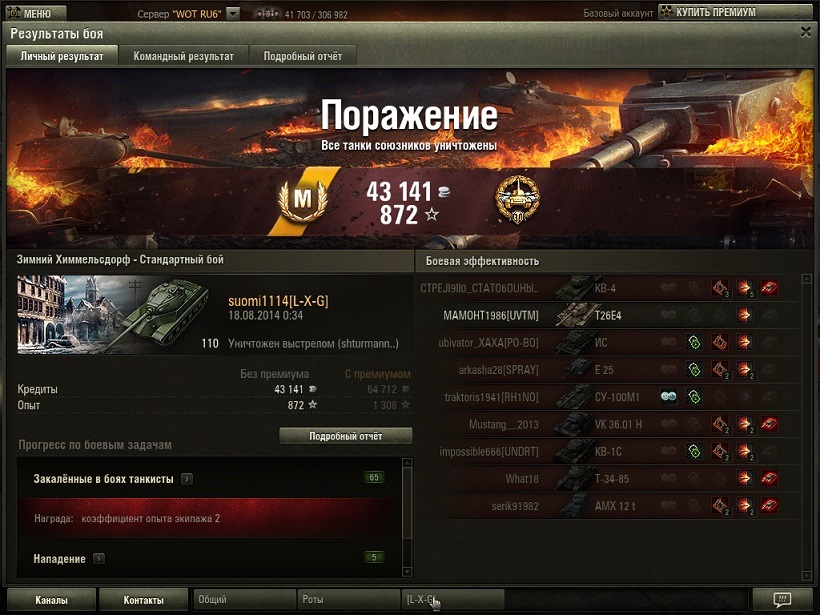Image resolution: width=820 pixels, height=615 pixels.
Task: Select the Общий chat channel tab
Action: [x=243, y=600]
